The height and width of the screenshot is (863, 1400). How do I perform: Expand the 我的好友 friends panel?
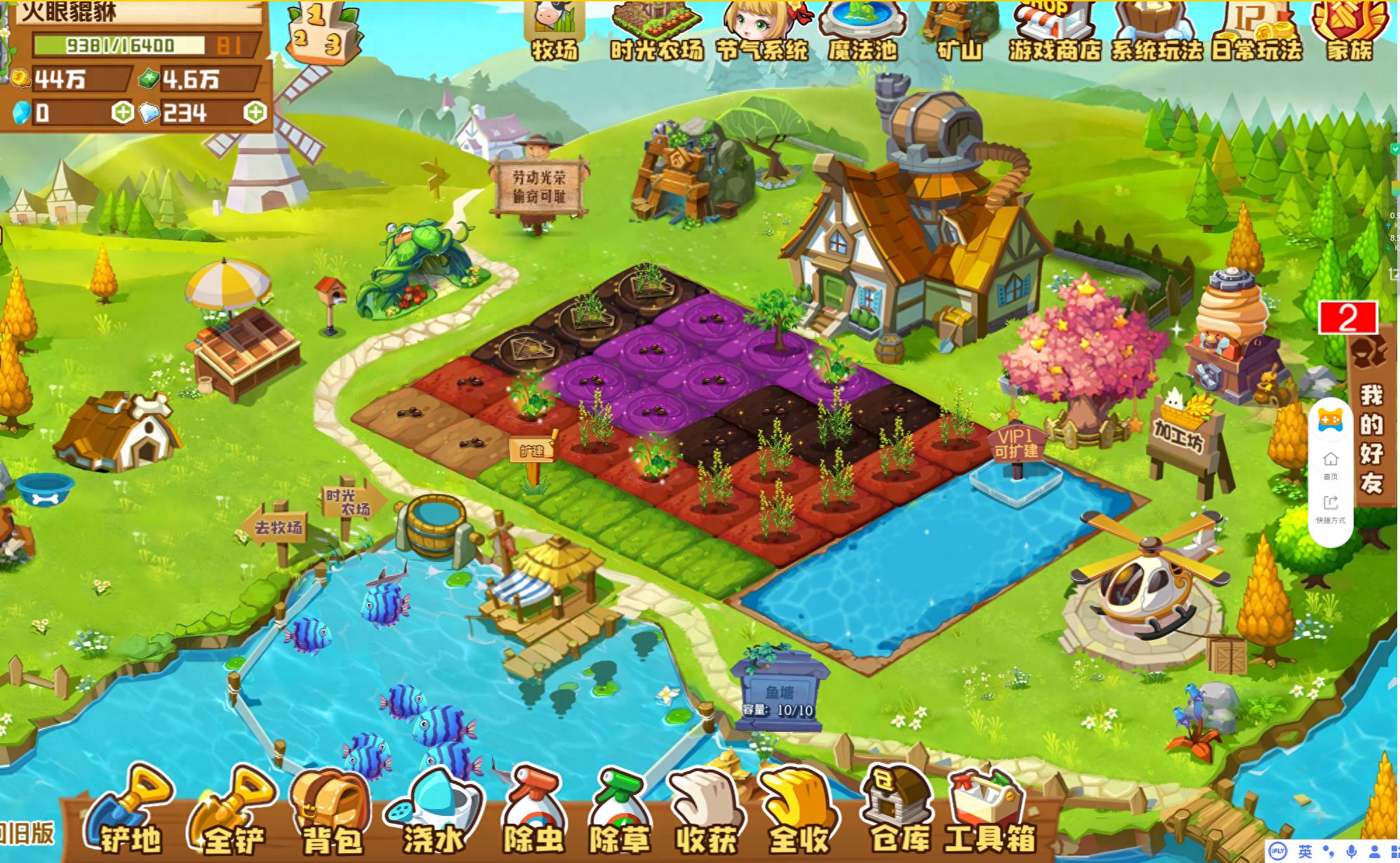[1371, 435]
